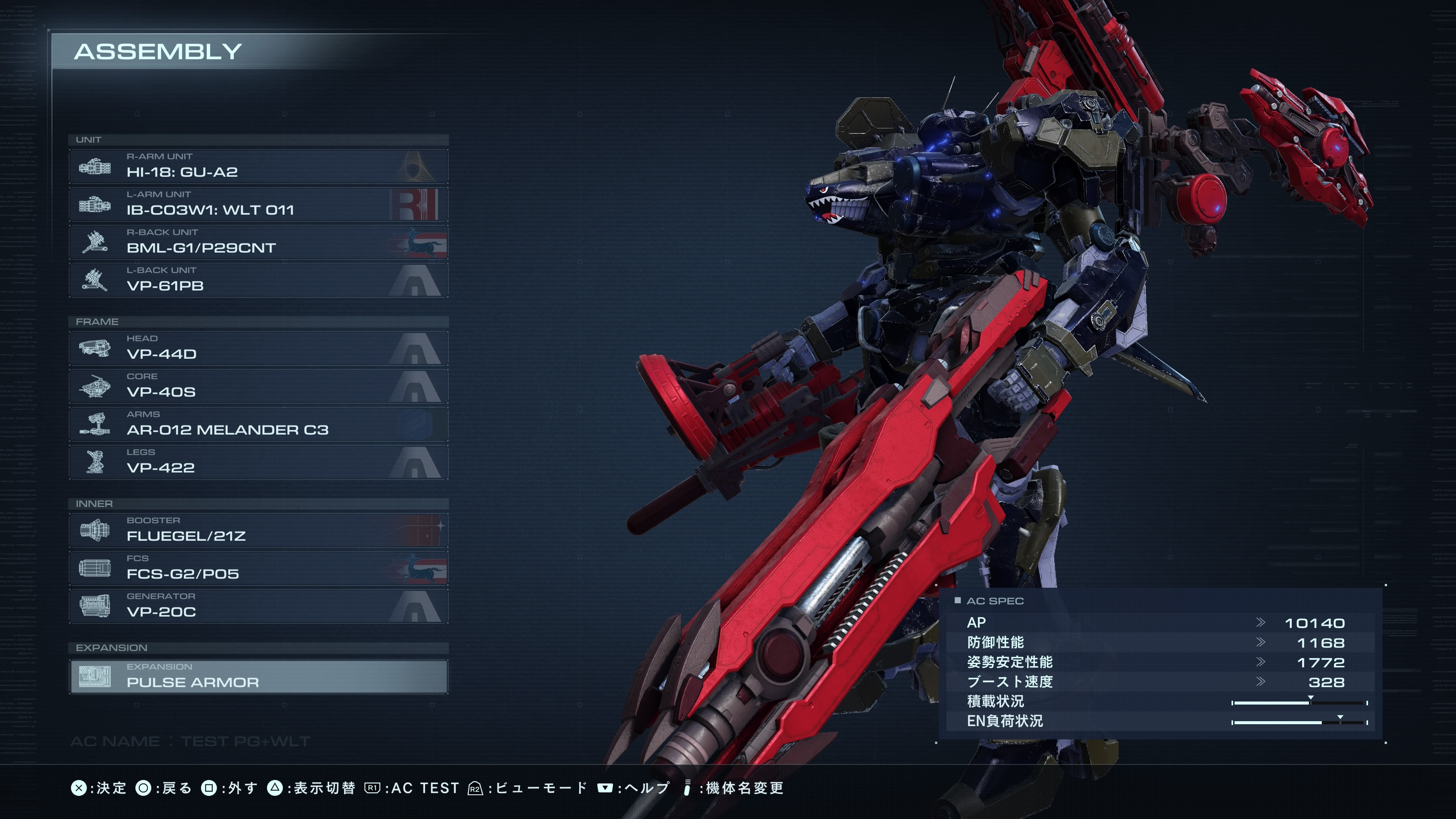Select the L-BACK UNIT VP-61PB slot
This screenshot has width=1456, height=819.
[x=258, y=280]
